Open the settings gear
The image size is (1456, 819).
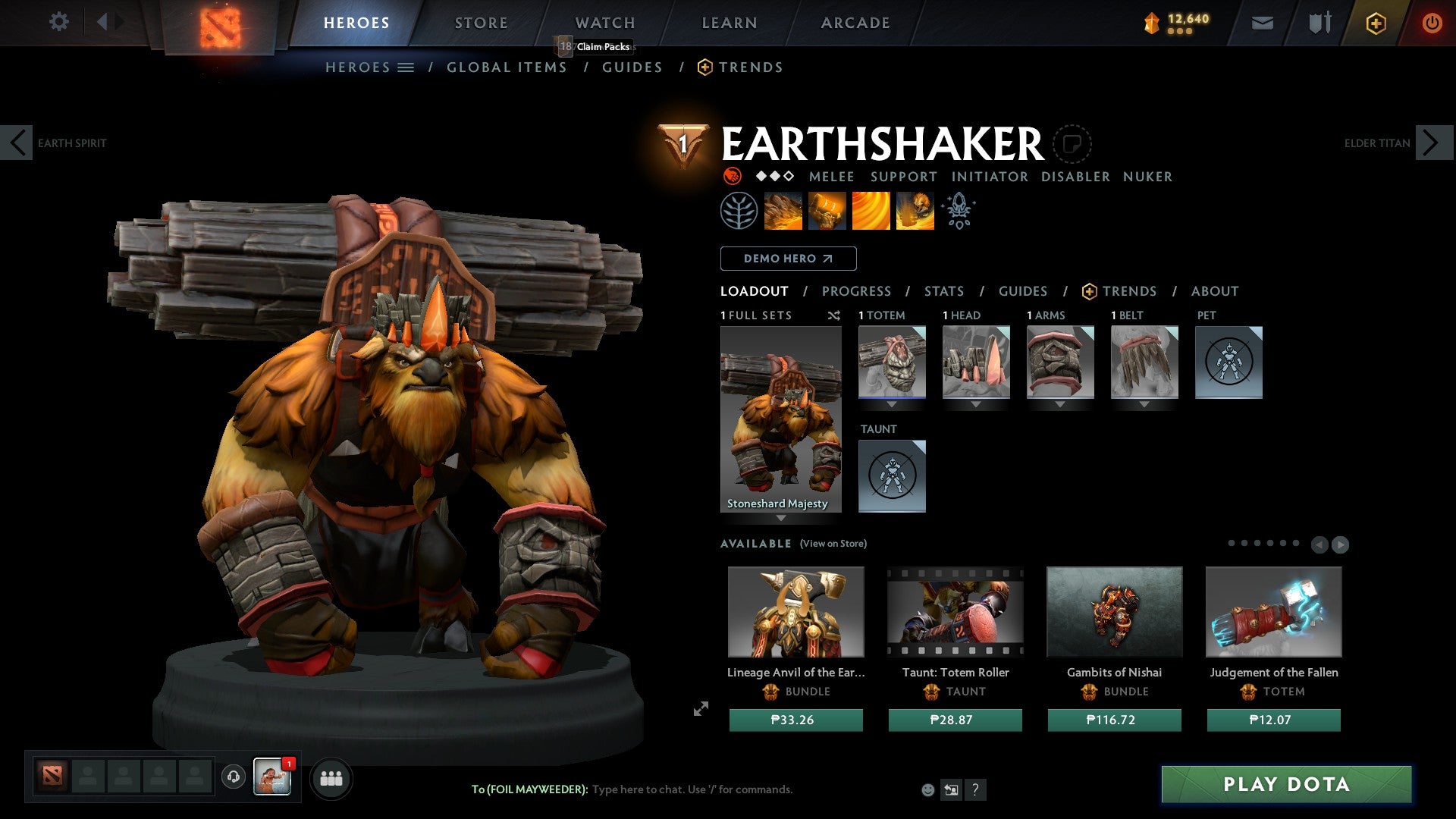pyautogui.click(x=59, y=22)
